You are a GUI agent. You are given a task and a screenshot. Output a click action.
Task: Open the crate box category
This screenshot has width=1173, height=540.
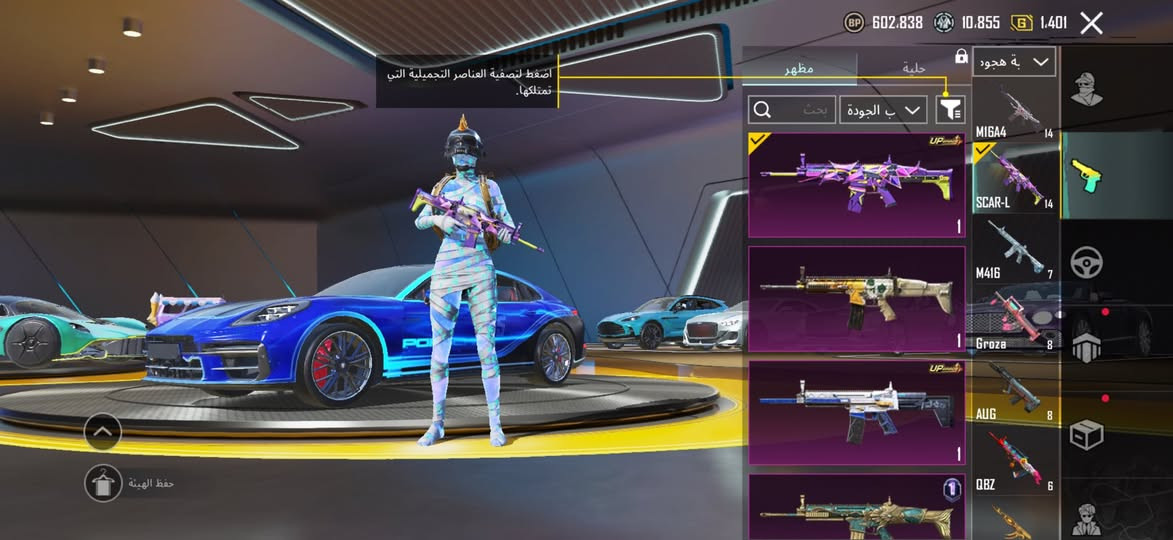click(x=1087, y=435)
